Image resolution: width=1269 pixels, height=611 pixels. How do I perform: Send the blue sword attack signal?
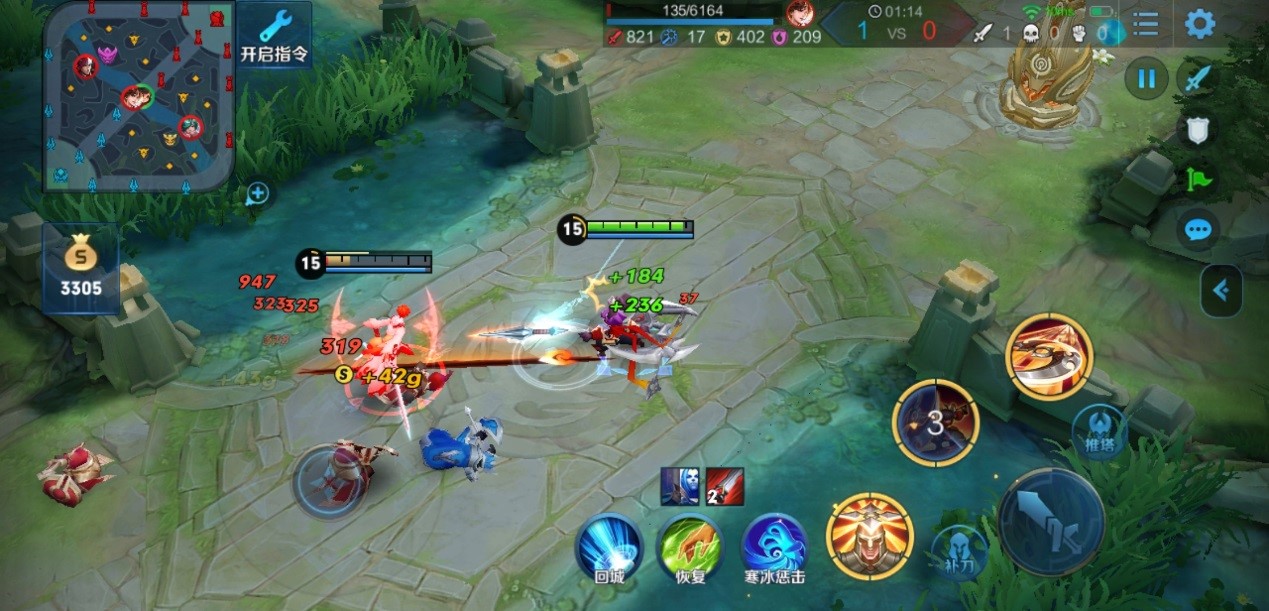[x=1196, y=78]
